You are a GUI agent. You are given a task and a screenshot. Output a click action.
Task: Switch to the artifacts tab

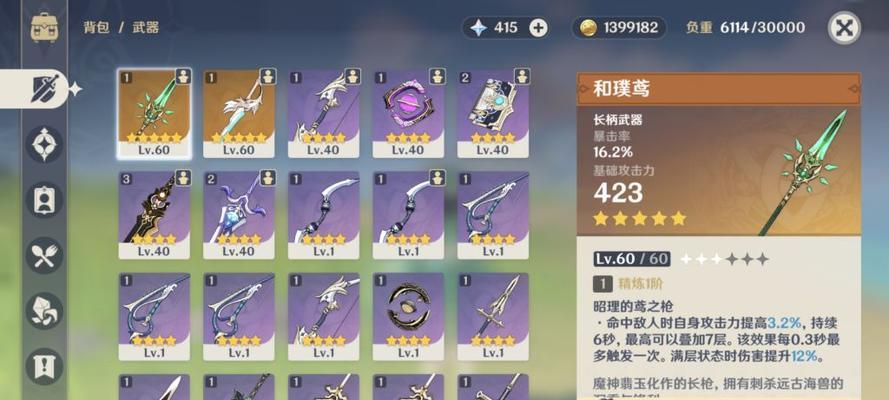[x=44, y=145]
